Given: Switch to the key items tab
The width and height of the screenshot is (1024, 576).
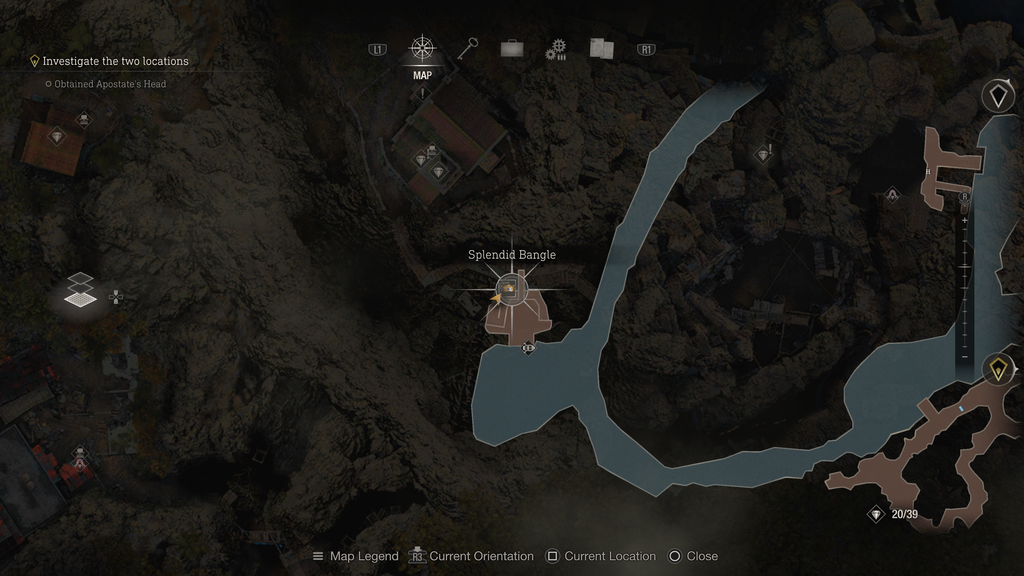Looking at the screenshot, I should (x=468, y=48).
